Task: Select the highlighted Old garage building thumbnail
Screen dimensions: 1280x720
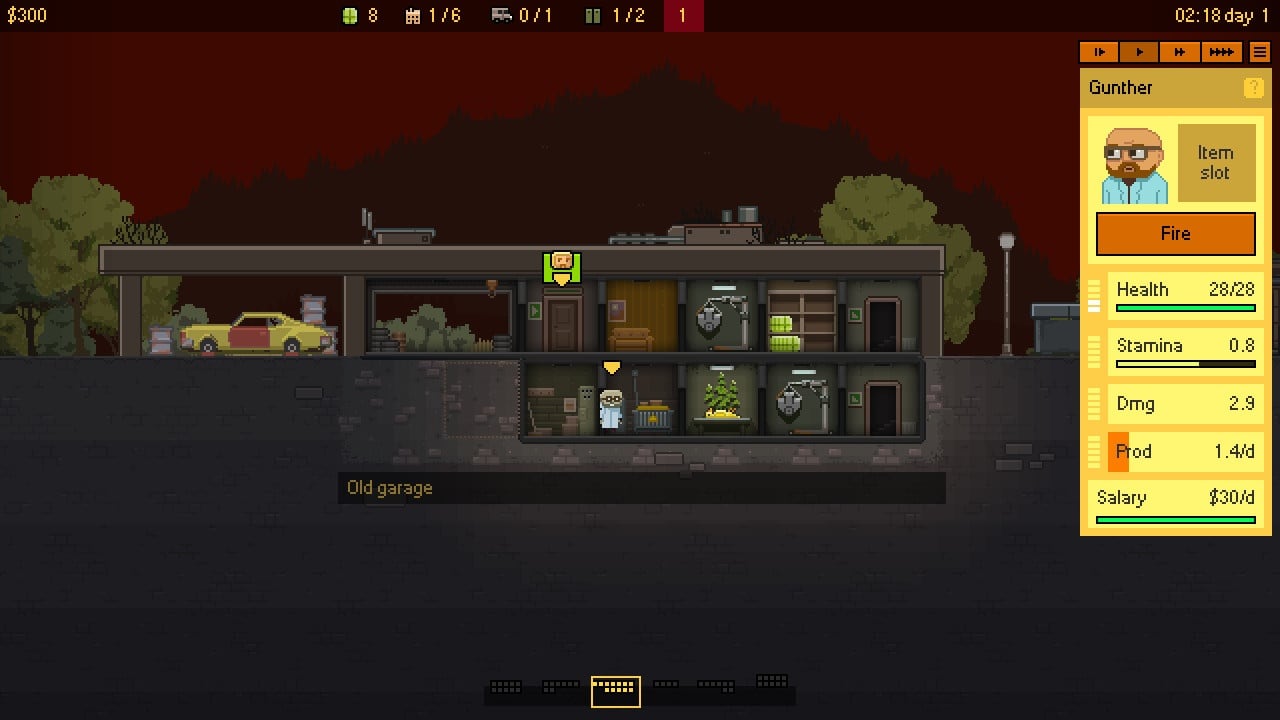Action: click(615, 690)
